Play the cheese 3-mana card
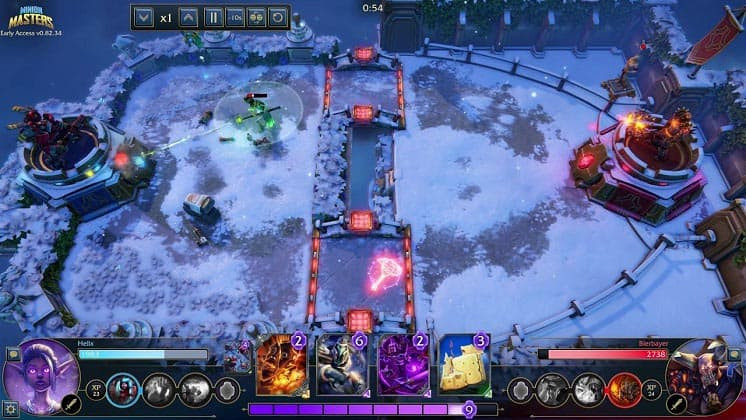Image resolution: width=746 pixels, height=420 pixels. [x=464, y=365]
